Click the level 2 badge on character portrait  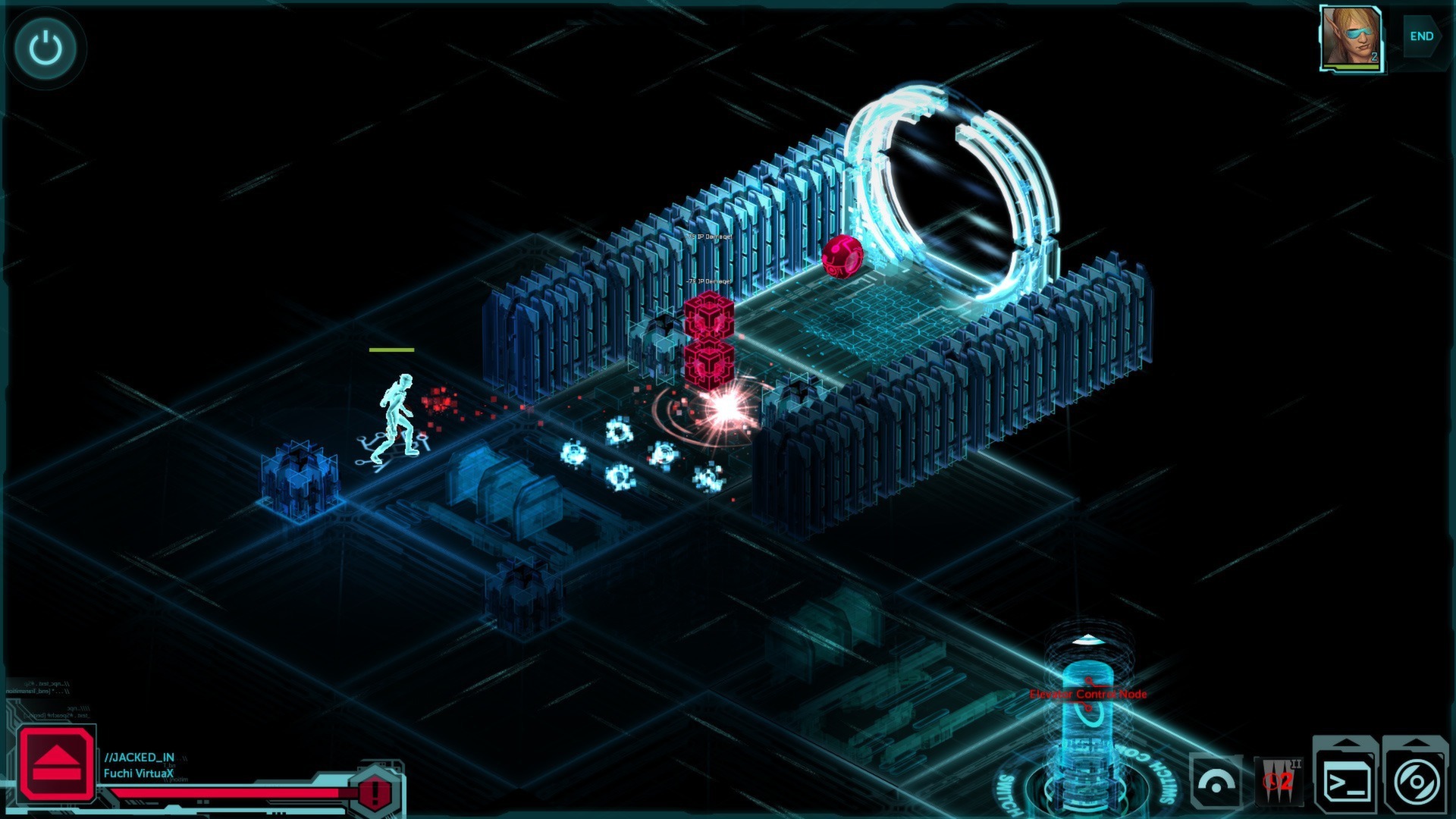(1376, 57)
